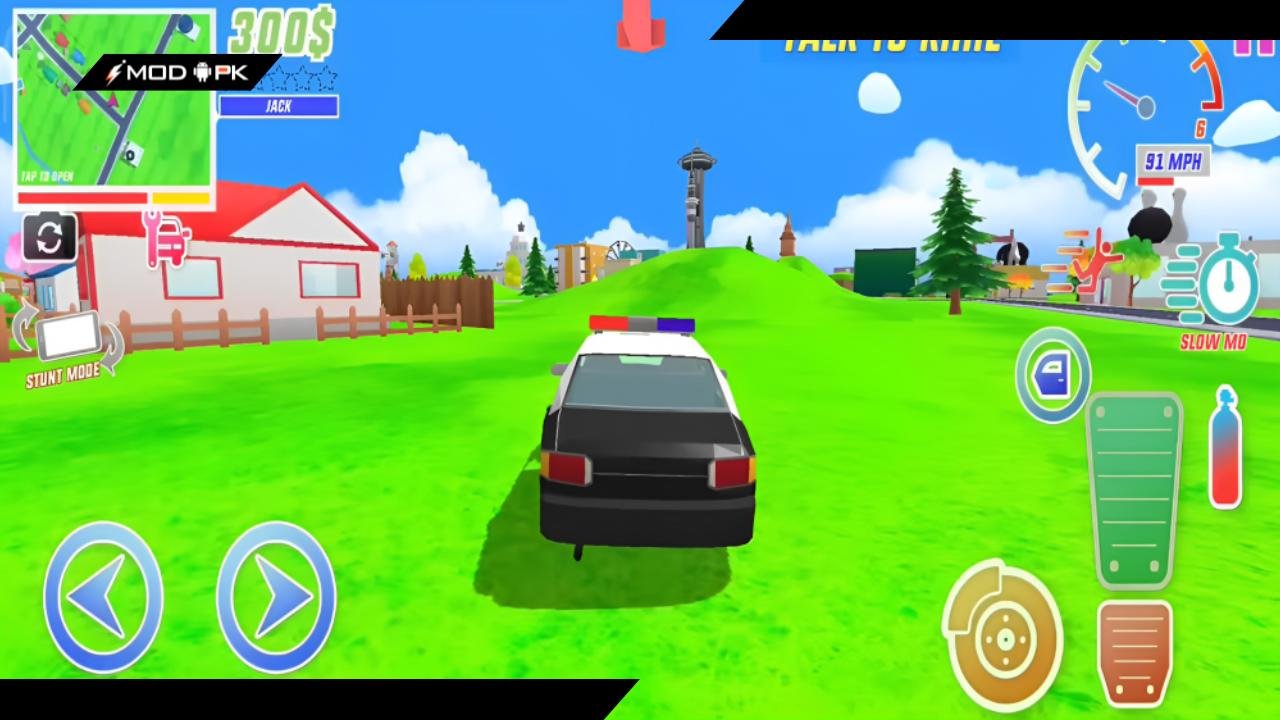1280x720 pixels.
Task: Select the Jack player name bar
Action: point(277,107)
